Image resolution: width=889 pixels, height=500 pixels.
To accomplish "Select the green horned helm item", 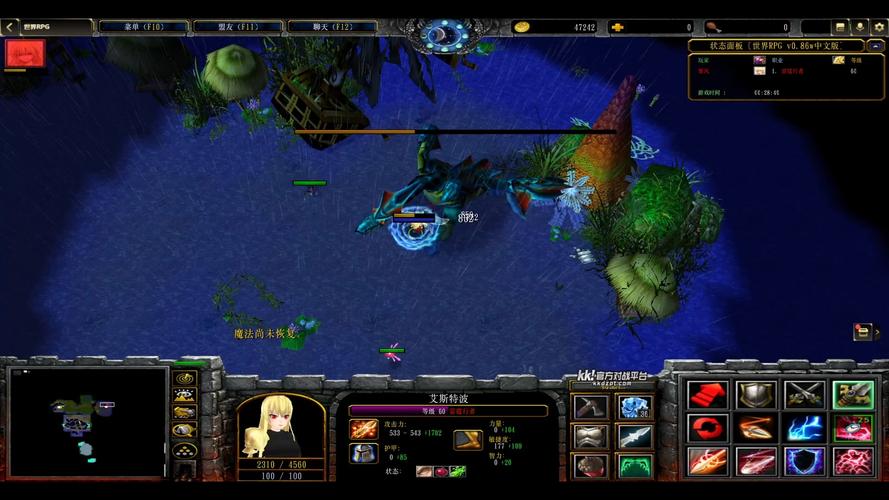I will coord(635,466).
